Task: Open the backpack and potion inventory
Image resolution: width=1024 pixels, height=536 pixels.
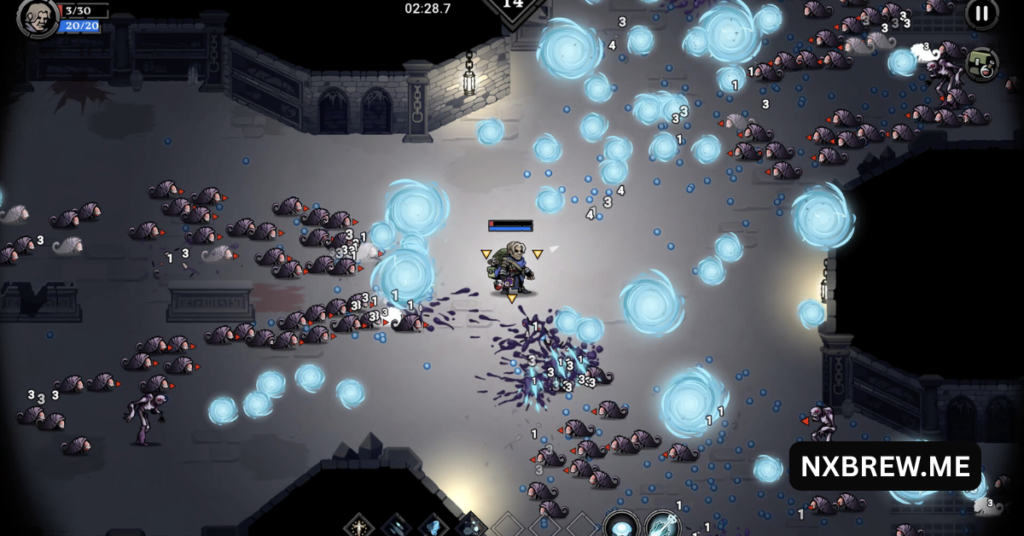Action: (982, 65)
